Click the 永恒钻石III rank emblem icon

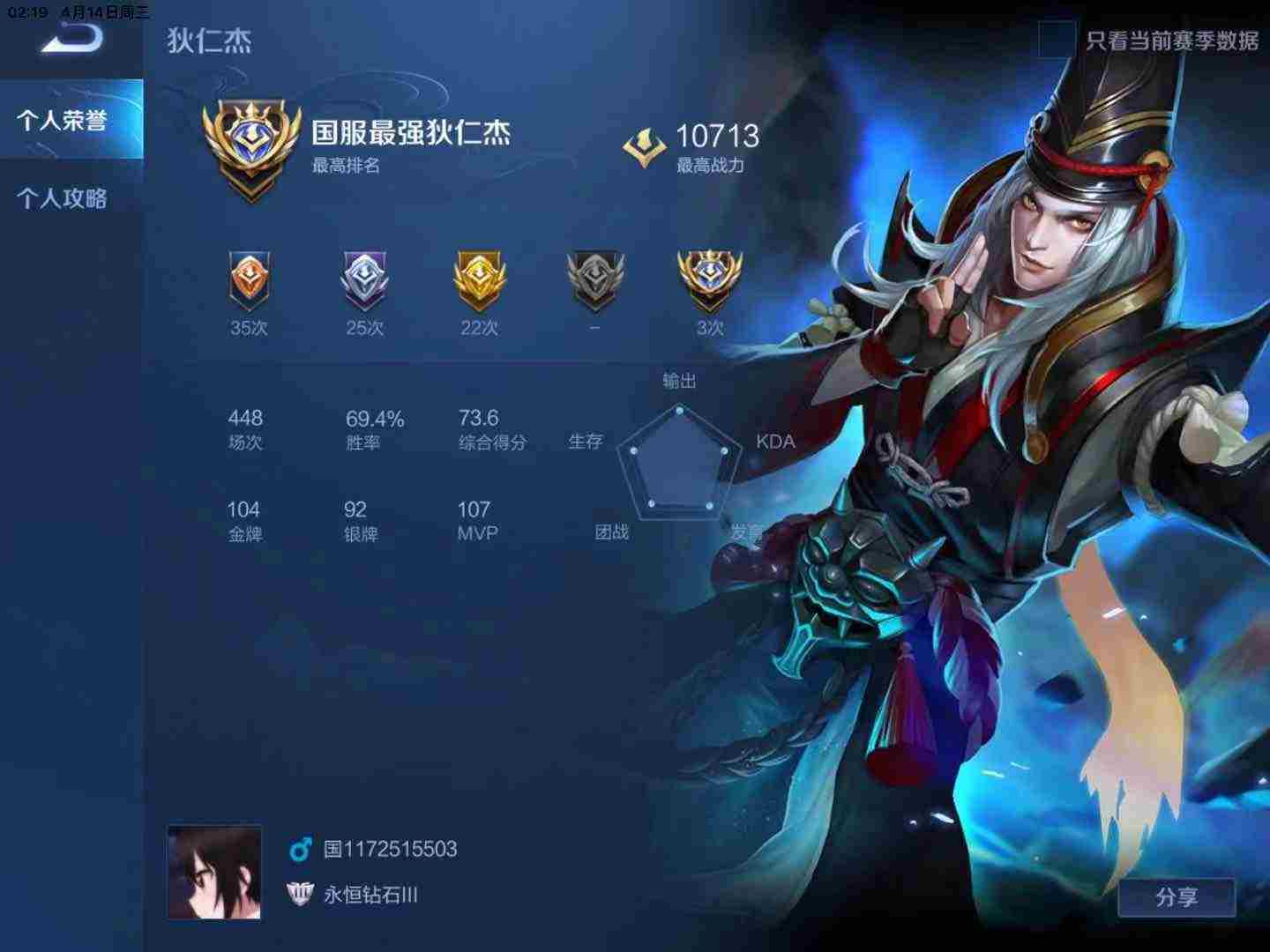[x=300, y=893]
